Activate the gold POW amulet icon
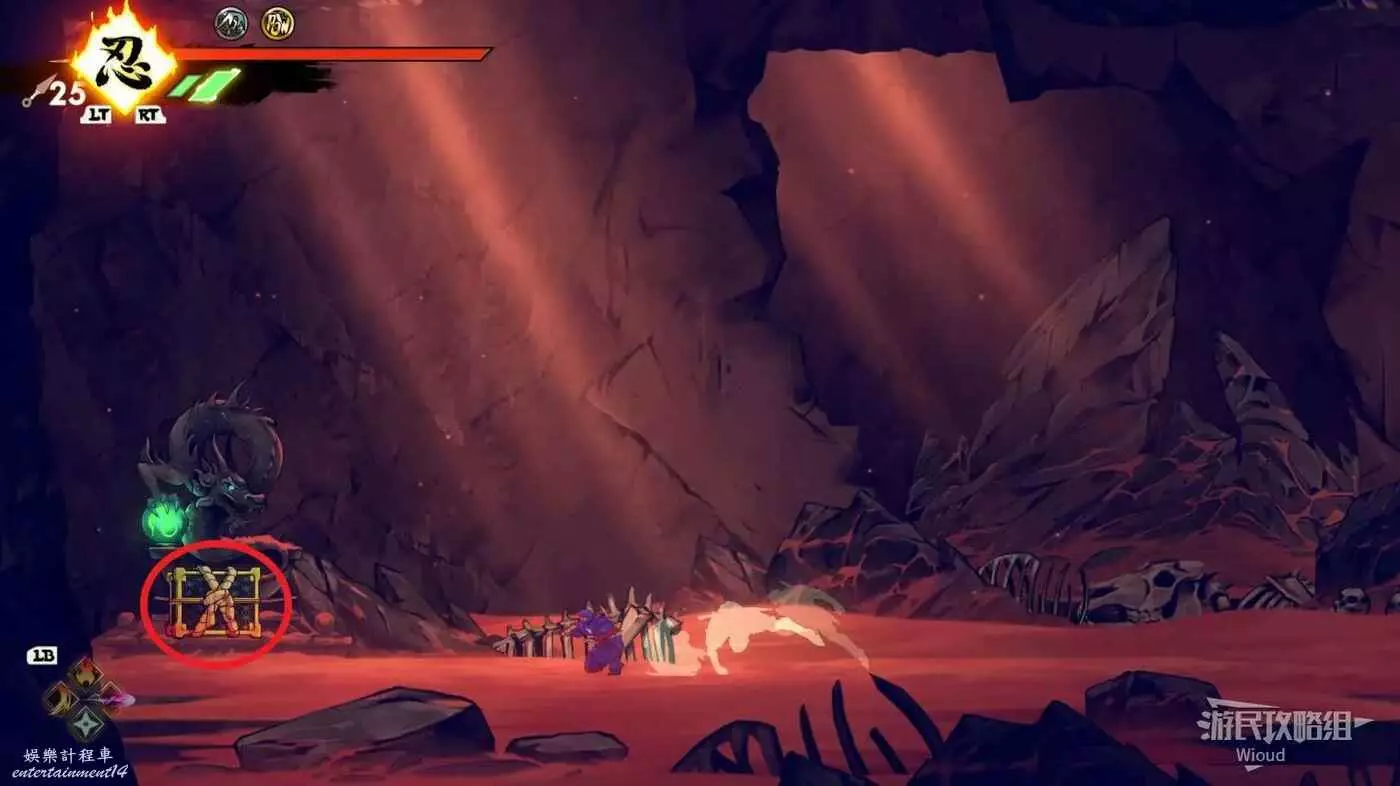The width and height of the screenshot is (1400, 786). 277,23
